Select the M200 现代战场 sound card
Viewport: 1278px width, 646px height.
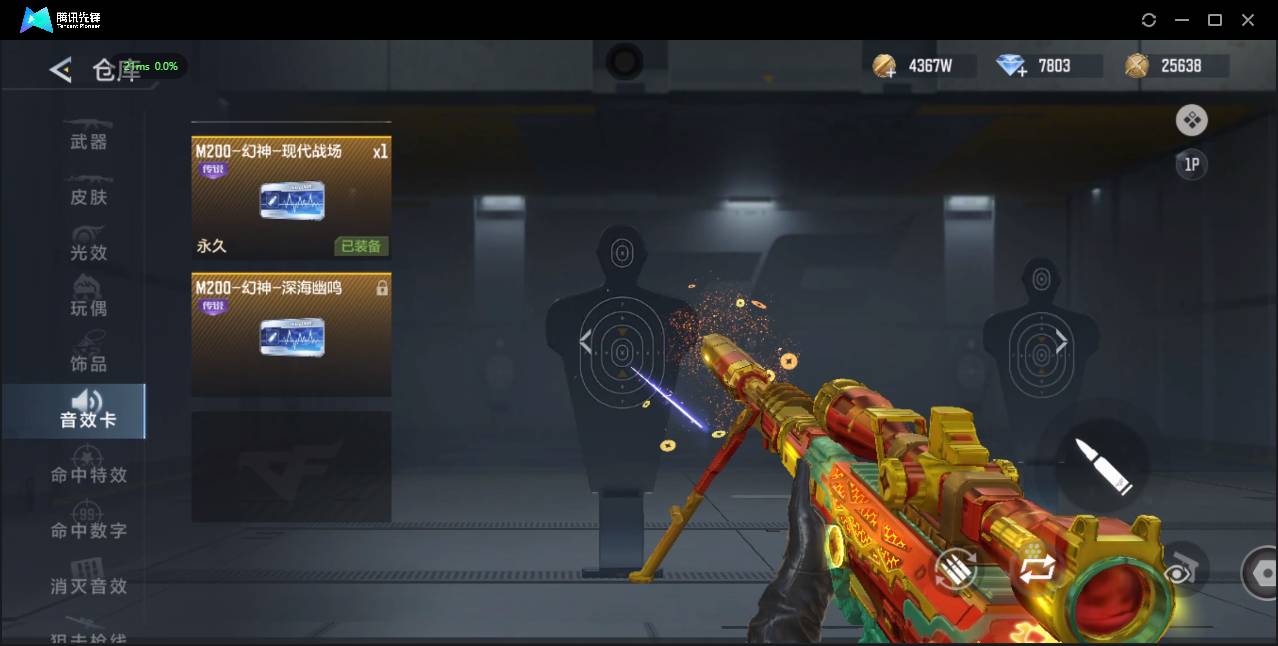tap(291, 198)
